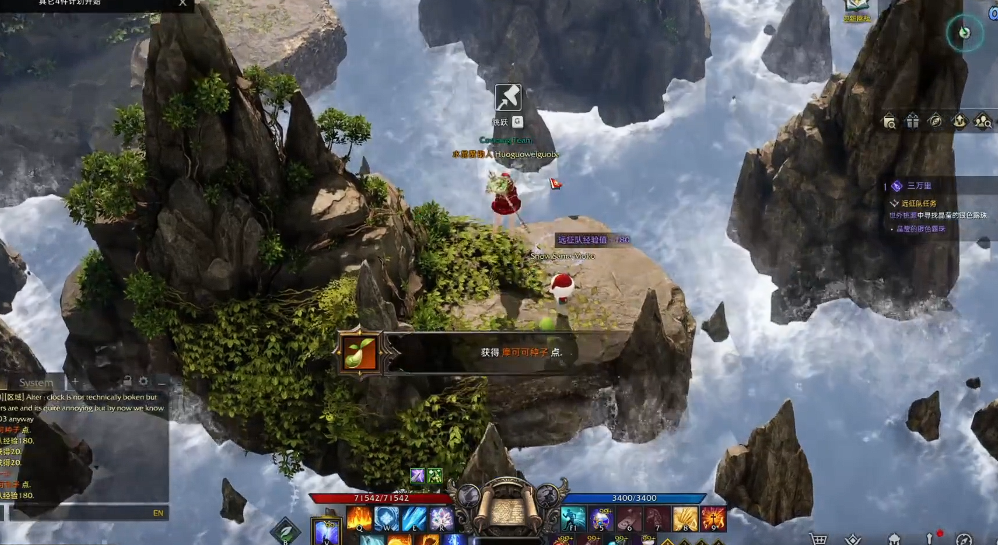
Task: Open chat settings gear
Action: coord(144,382)
